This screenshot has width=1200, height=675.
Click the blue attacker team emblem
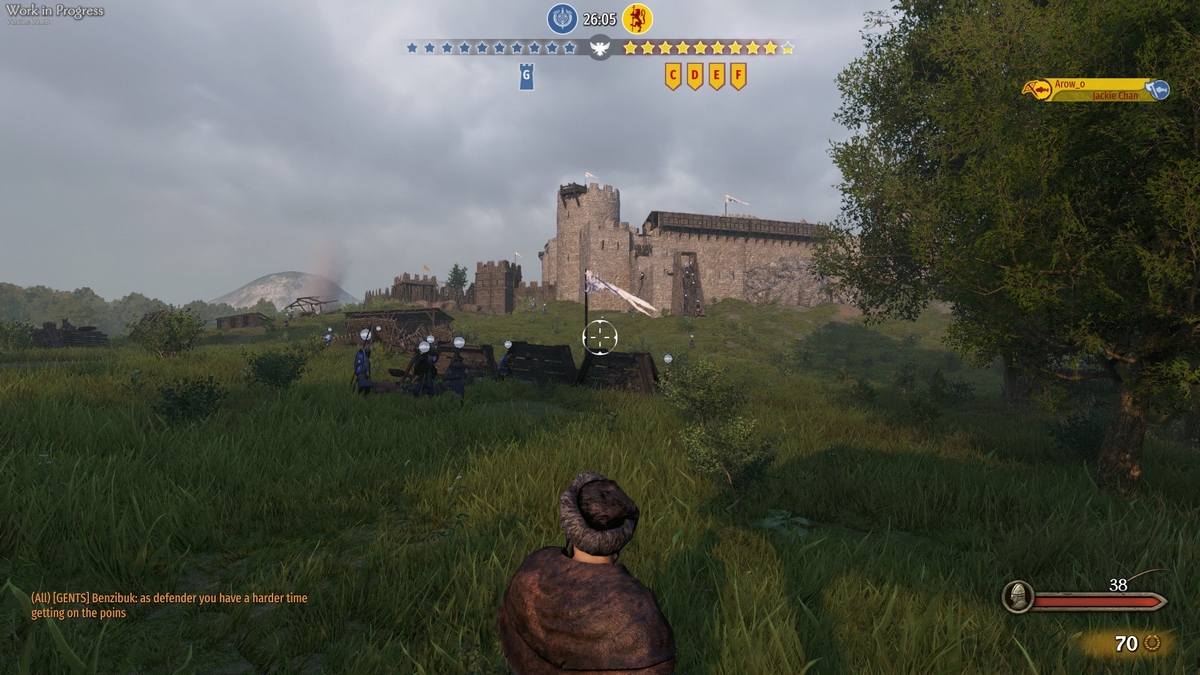[562, 18]
